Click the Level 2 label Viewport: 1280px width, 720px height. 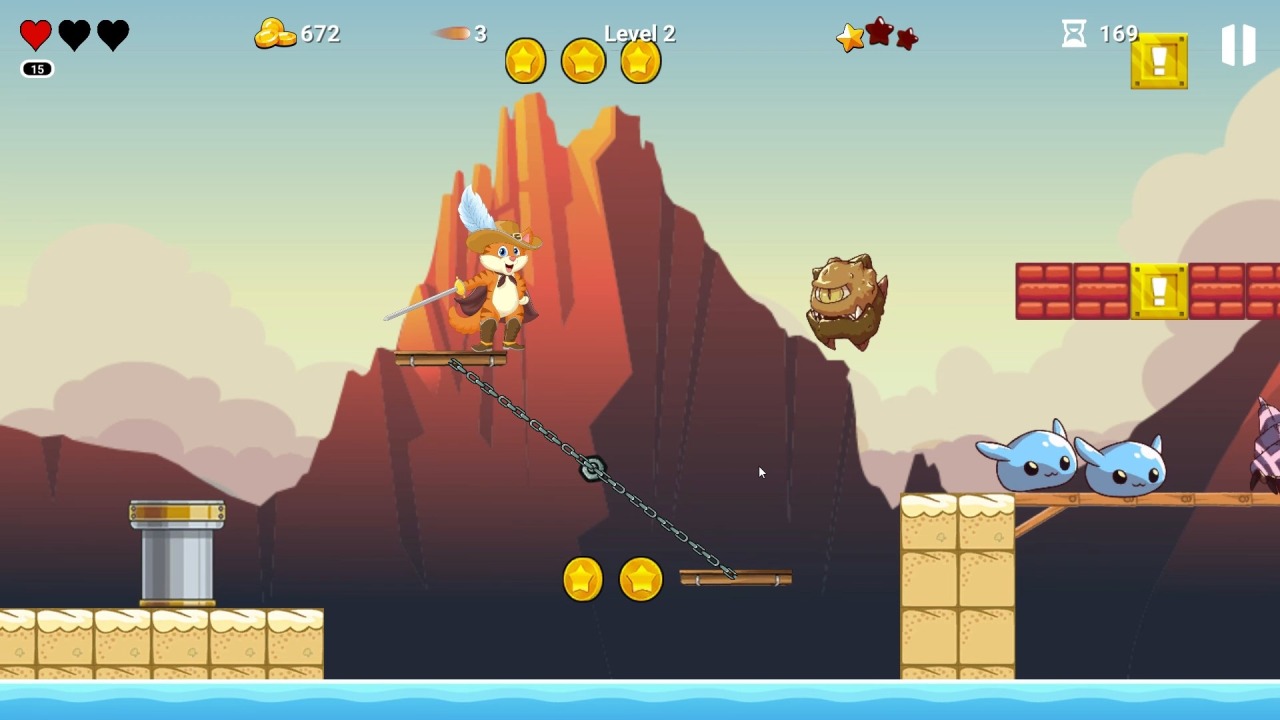click(640, 33)
